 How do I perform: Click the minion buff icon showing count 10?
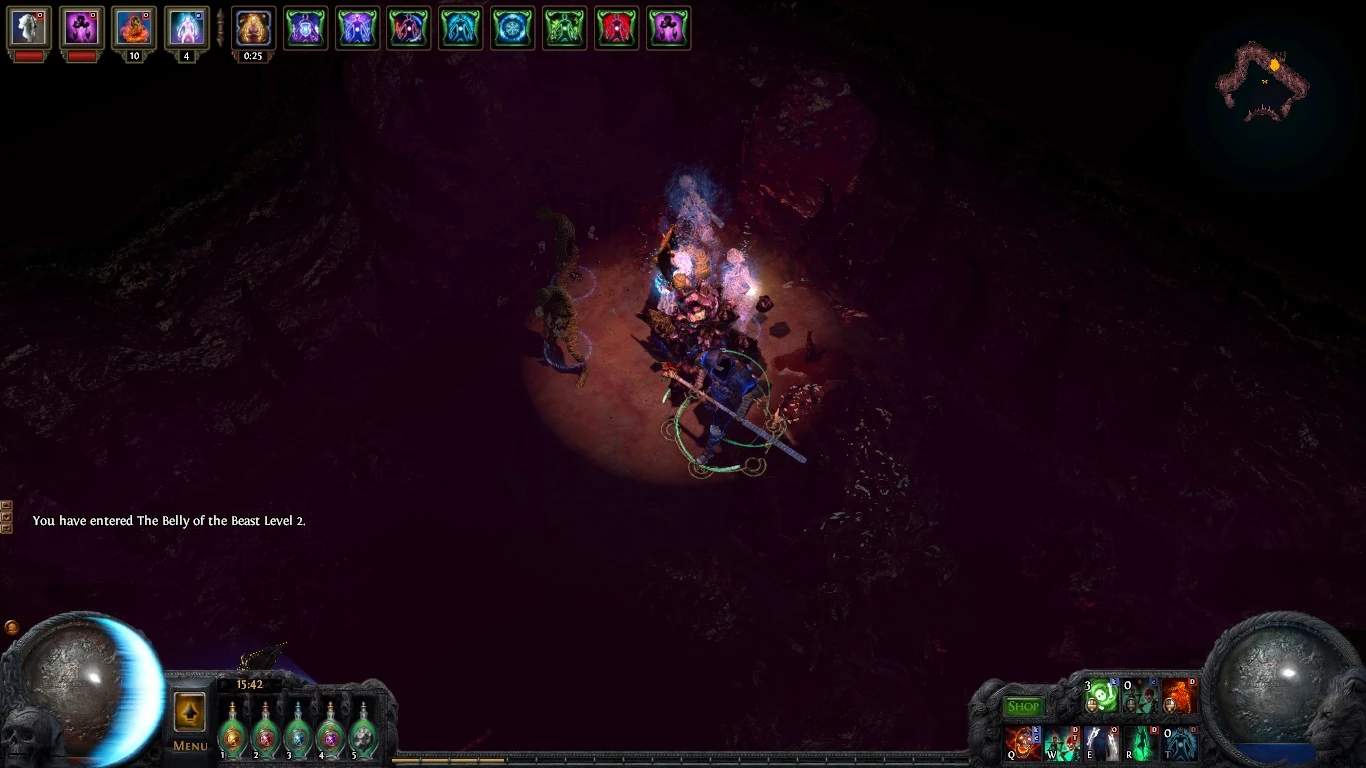[x=134, y=28]
